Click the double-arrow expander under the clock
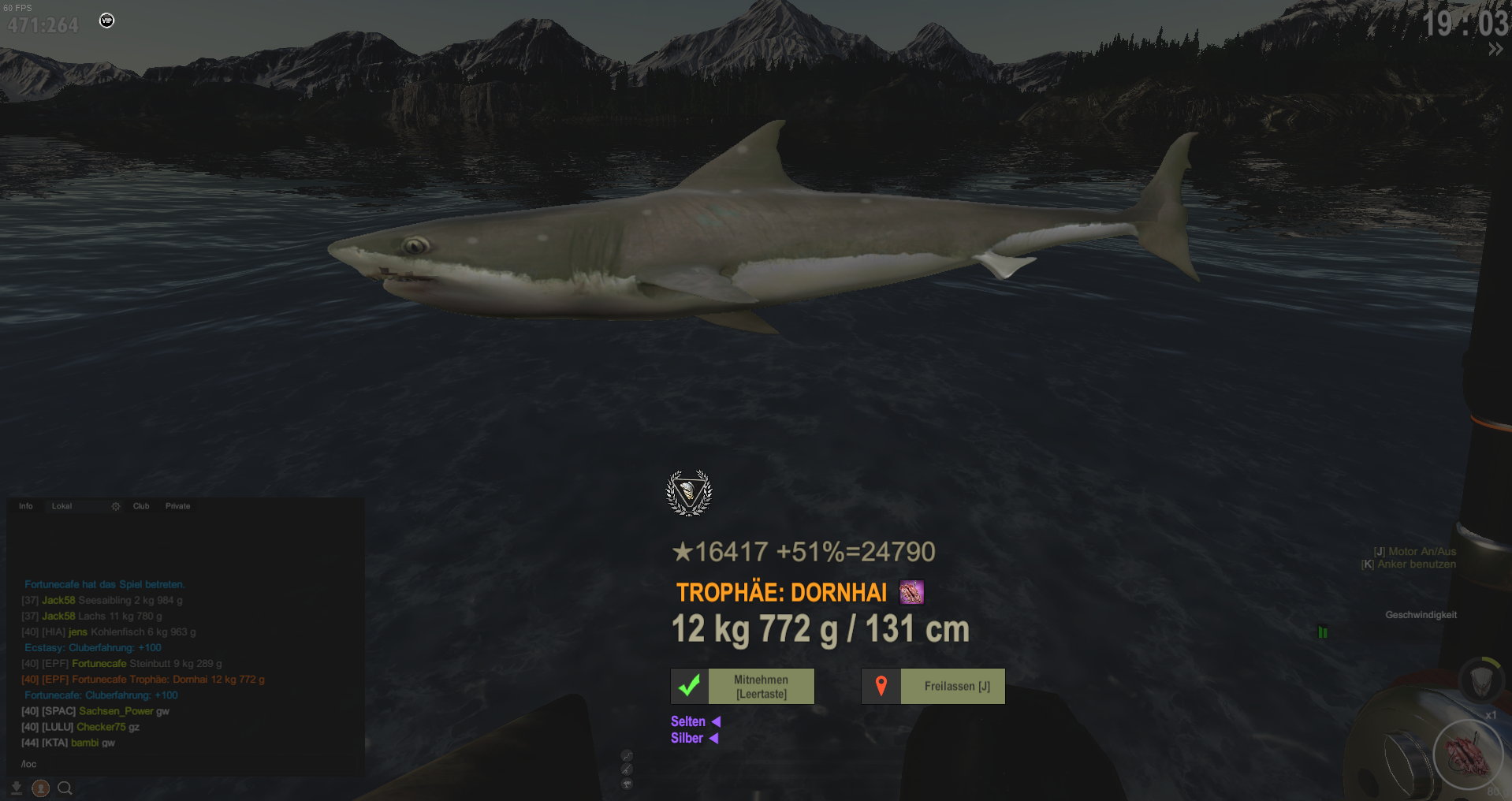1512x801 pixels. tap(1495, 50)
